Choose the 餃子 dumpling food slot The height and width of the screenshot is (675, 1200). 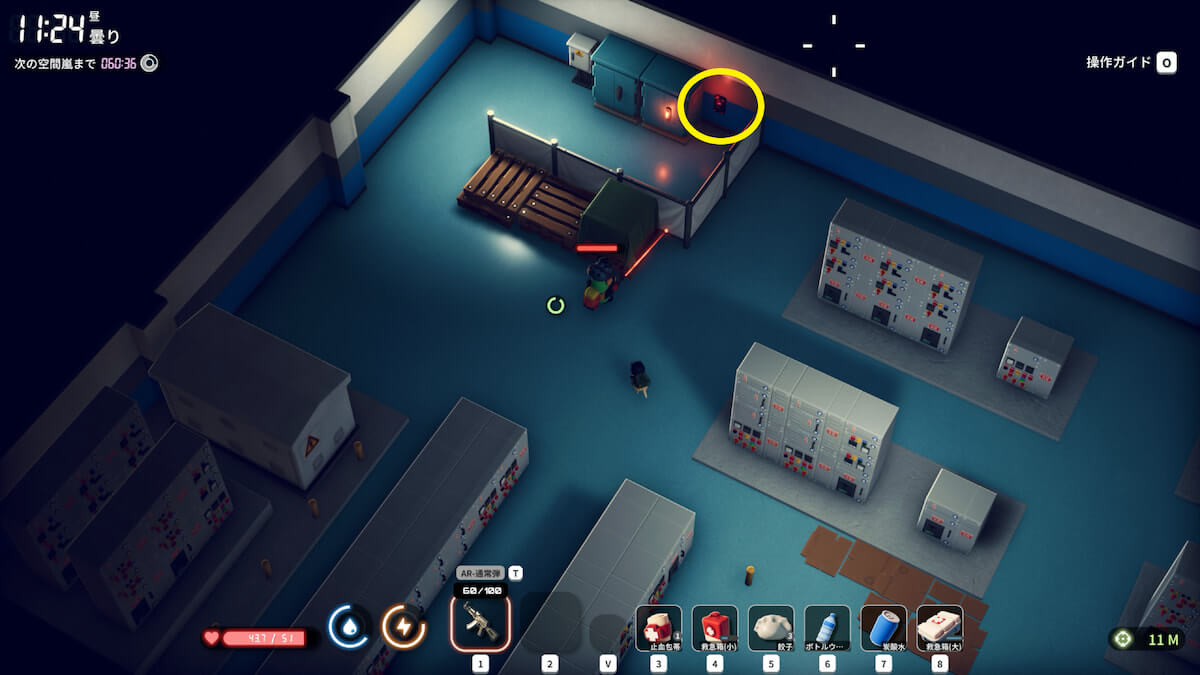click(771, 628)
